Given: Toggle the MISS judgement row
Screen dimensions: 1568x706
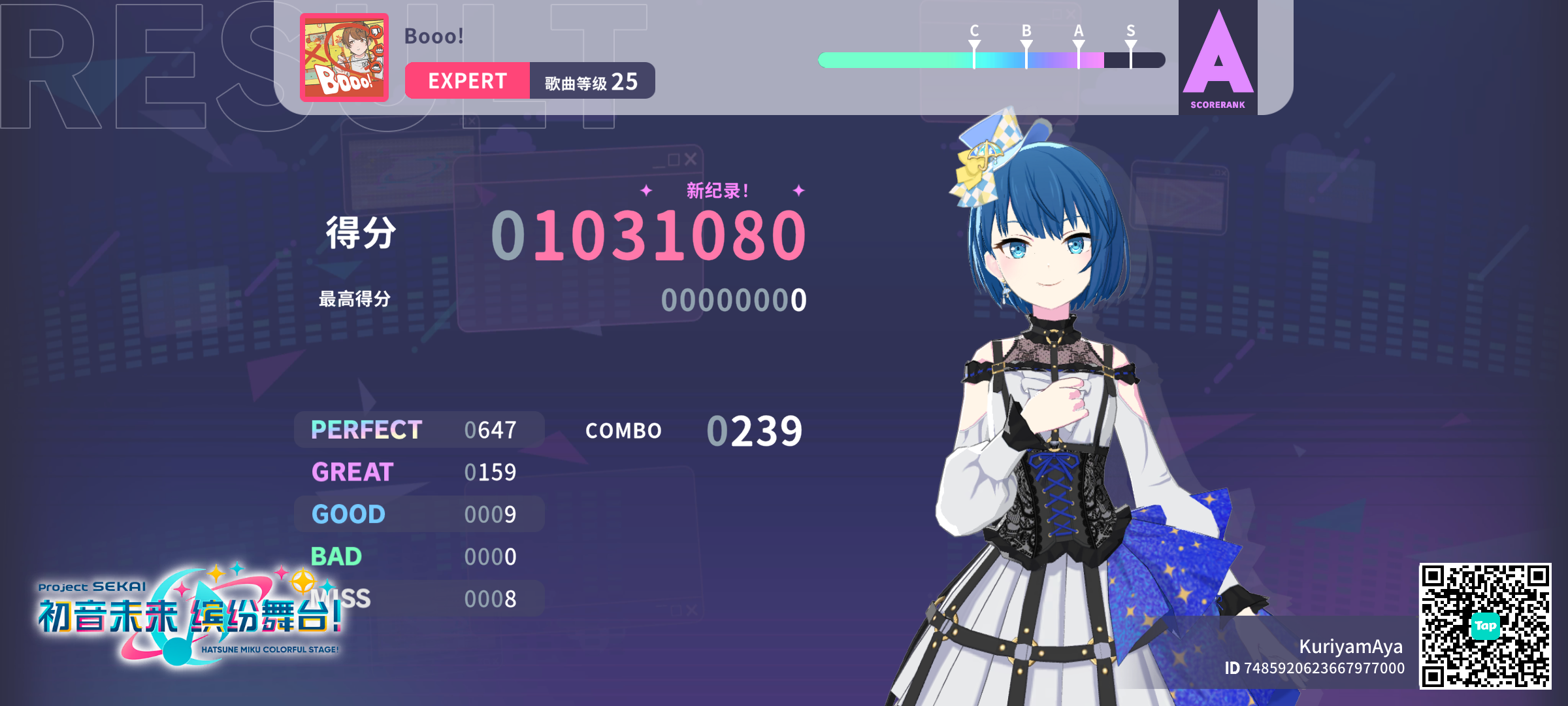Looking at the screenshot, I should pyautogui.click(x=418, y=598).
